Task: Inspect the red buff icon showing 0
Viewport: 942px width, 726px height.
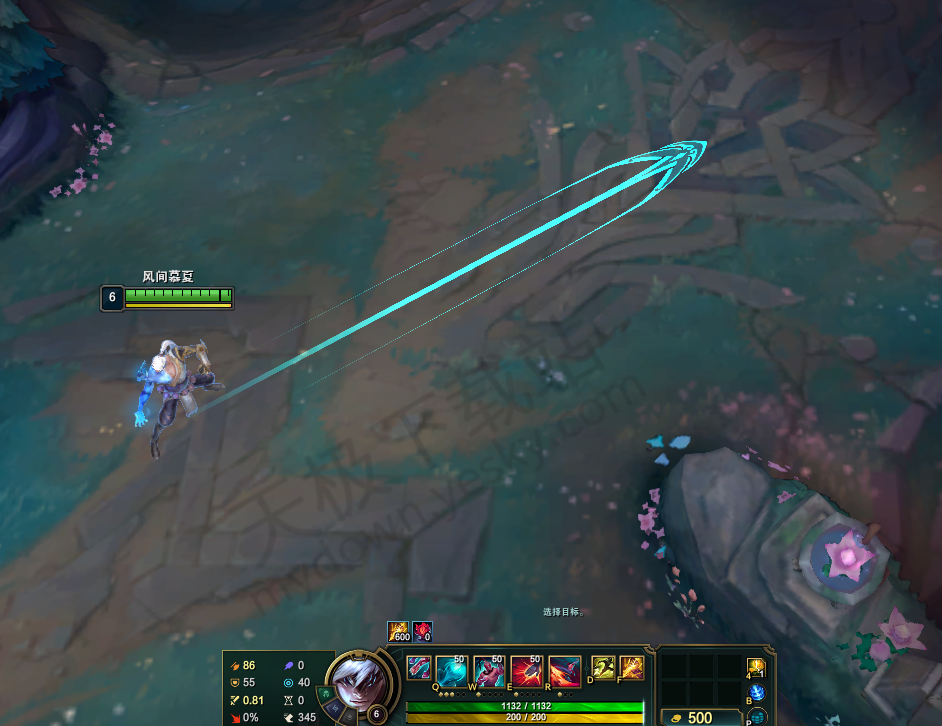Action: pyautogui.click(x=422, y=632)
